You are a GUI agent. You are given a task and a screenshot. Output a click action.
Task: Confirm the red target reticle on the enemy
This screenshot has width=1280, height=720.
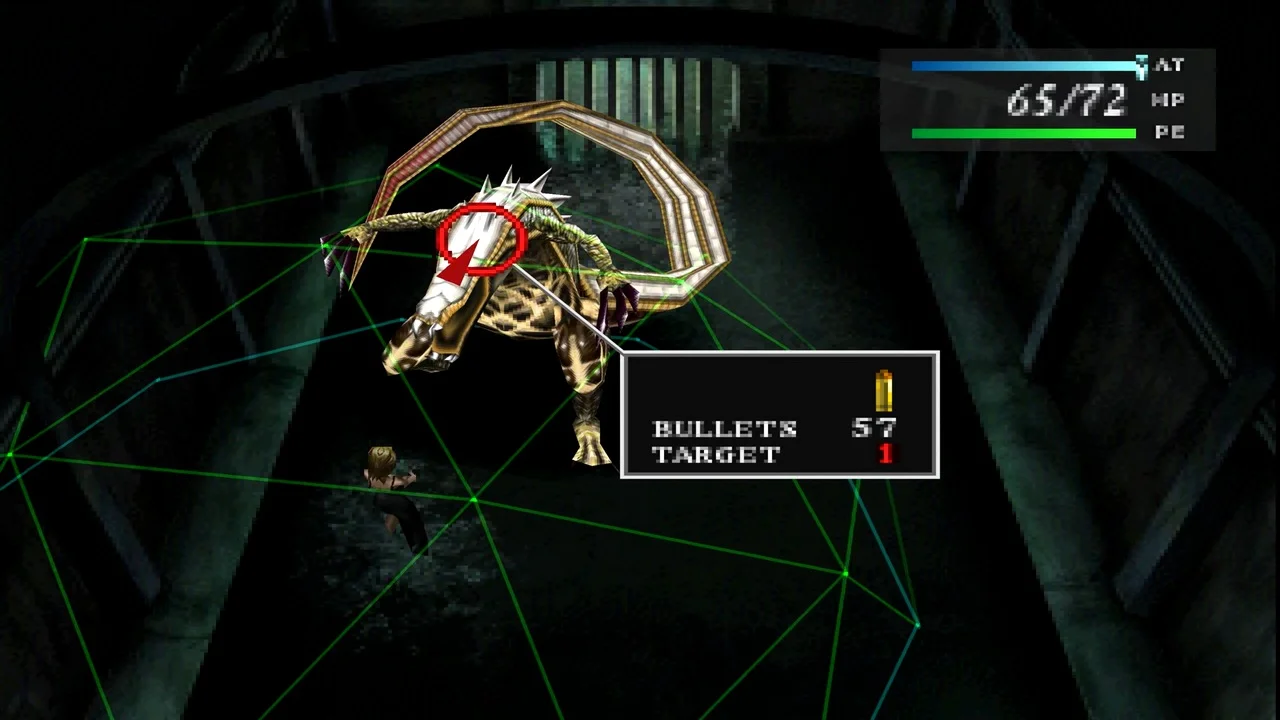(x=481, y=240)
